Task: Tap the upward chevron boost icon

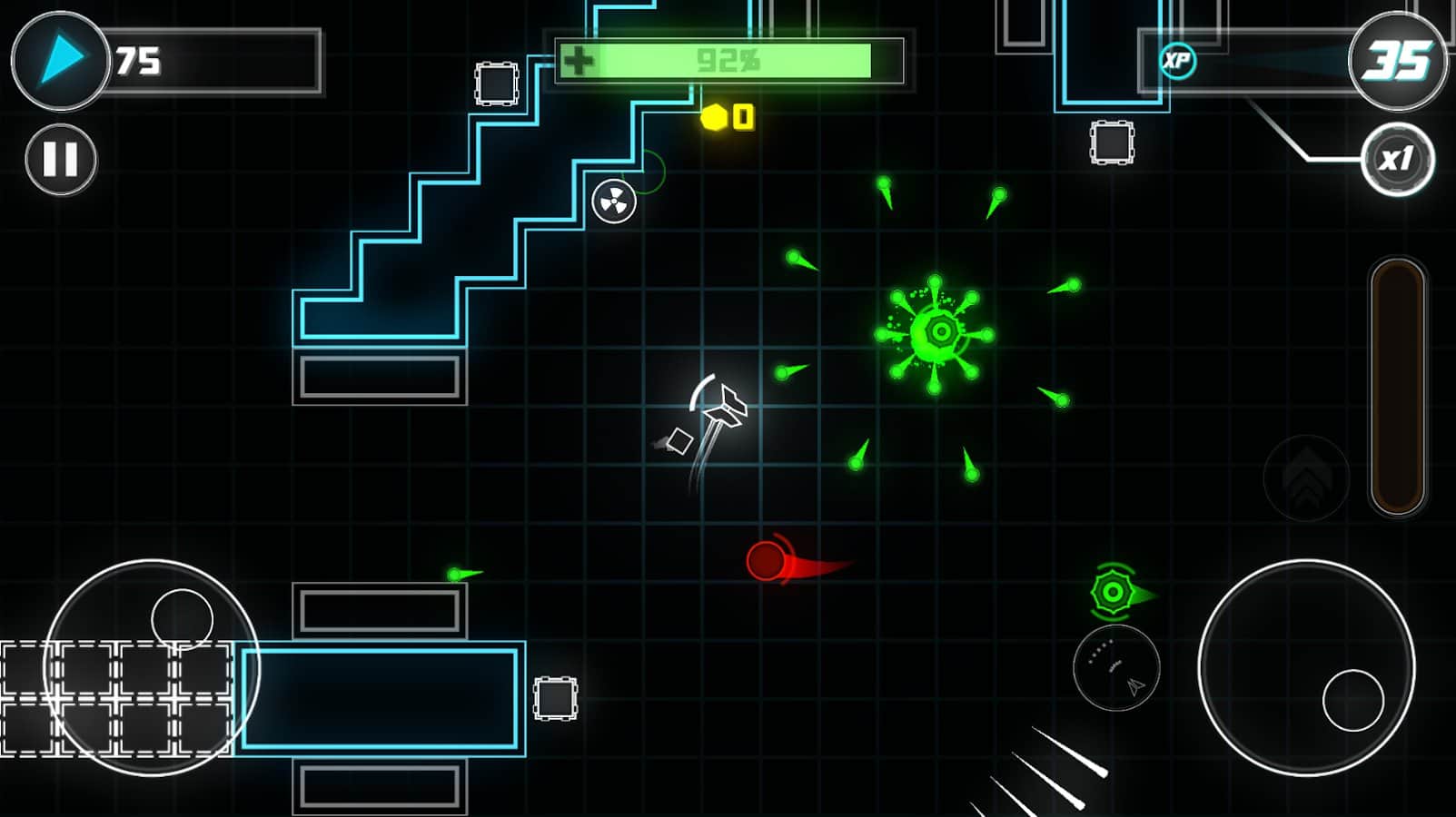Action: click(1305, 478)
